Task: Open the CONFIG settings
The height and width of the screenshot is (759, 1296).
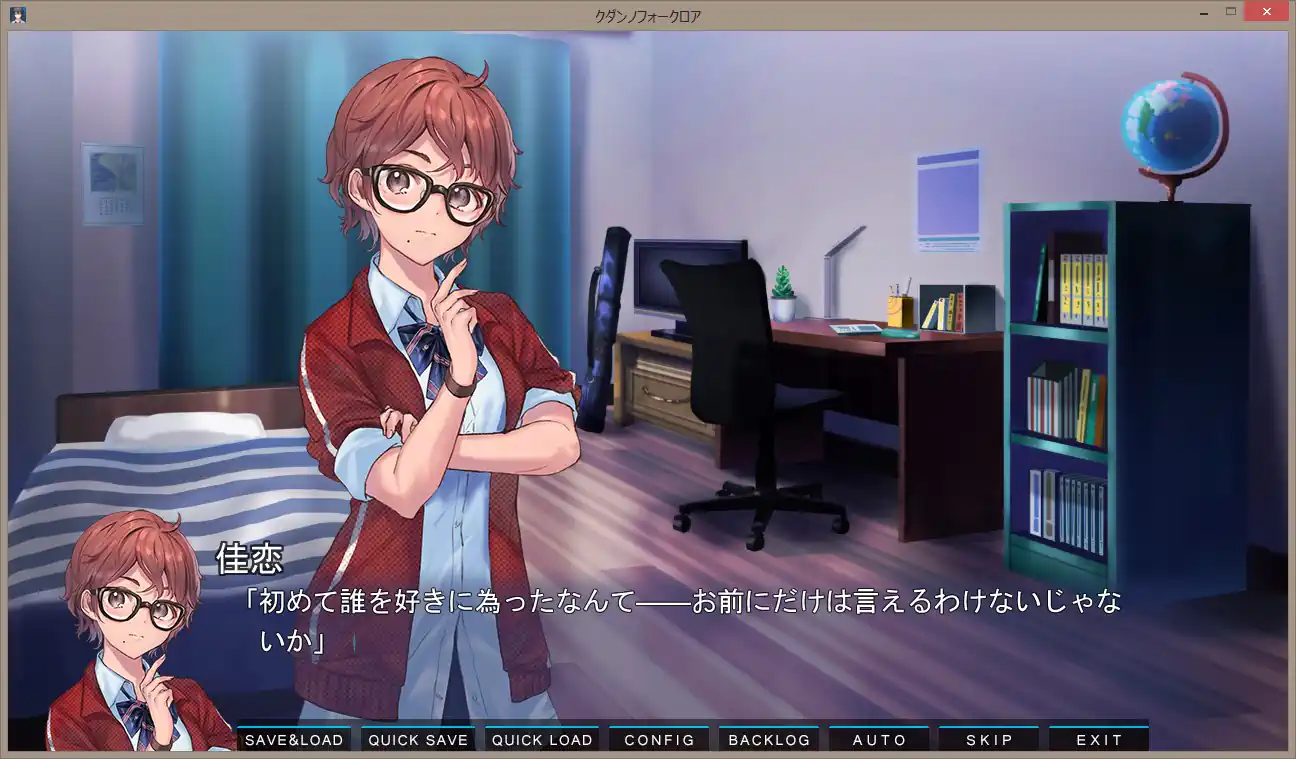Action: coord(659,740)
